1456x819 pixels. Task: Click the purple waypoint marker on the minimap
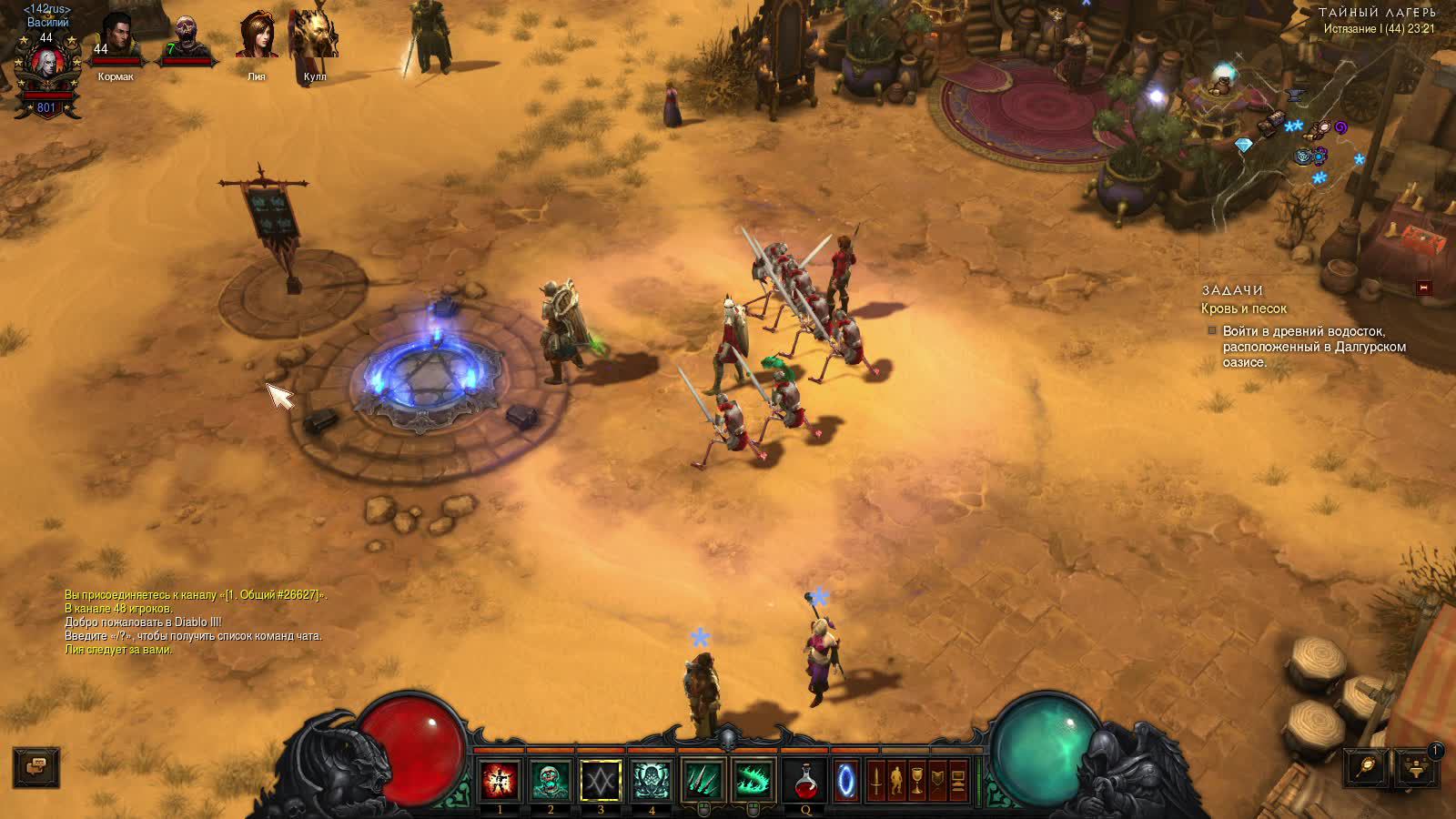point(1340,127)
